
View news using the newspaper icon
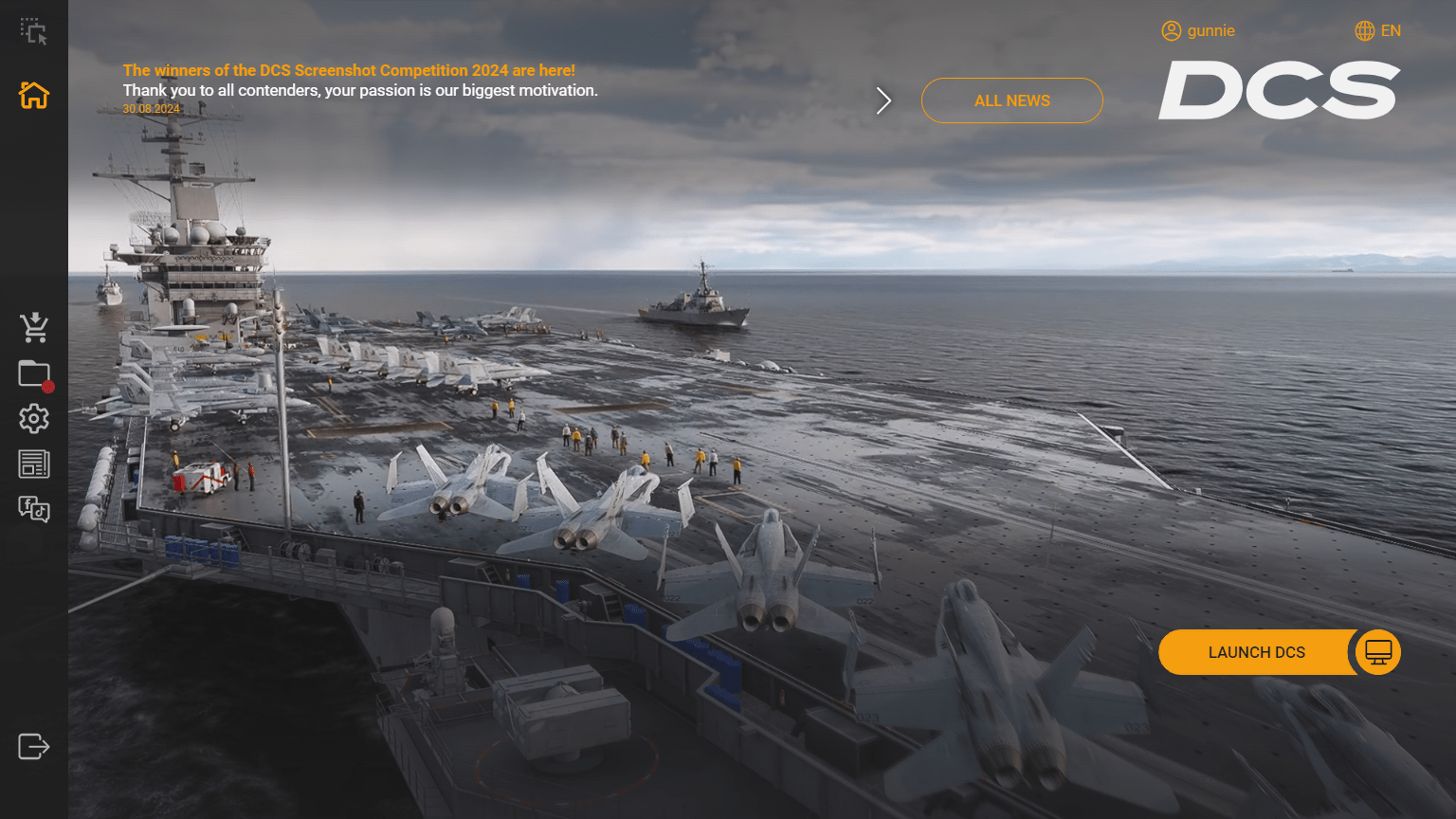click(34, 464)
